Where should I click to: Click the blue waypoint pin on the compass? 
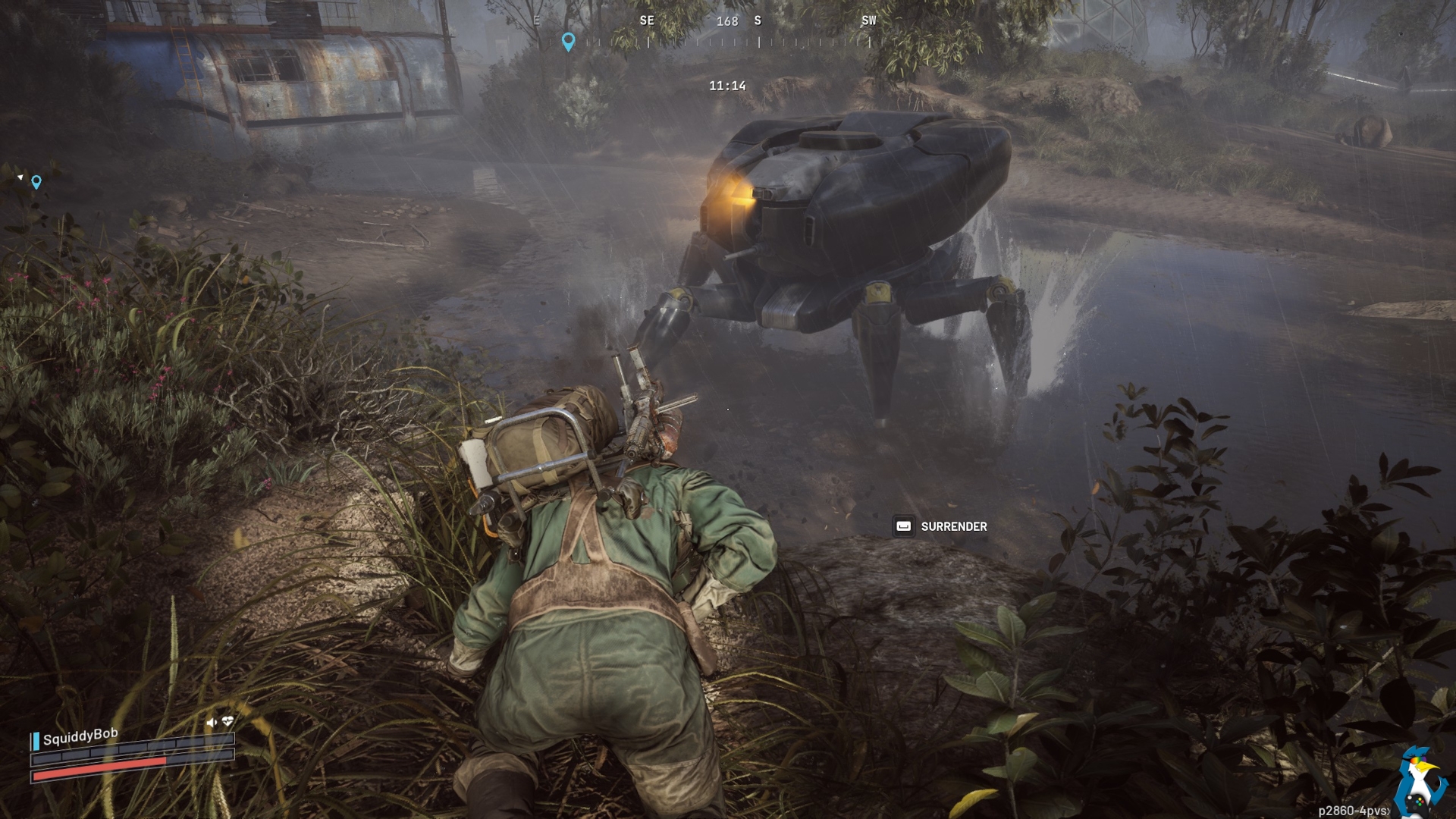[x=568, y=41]
